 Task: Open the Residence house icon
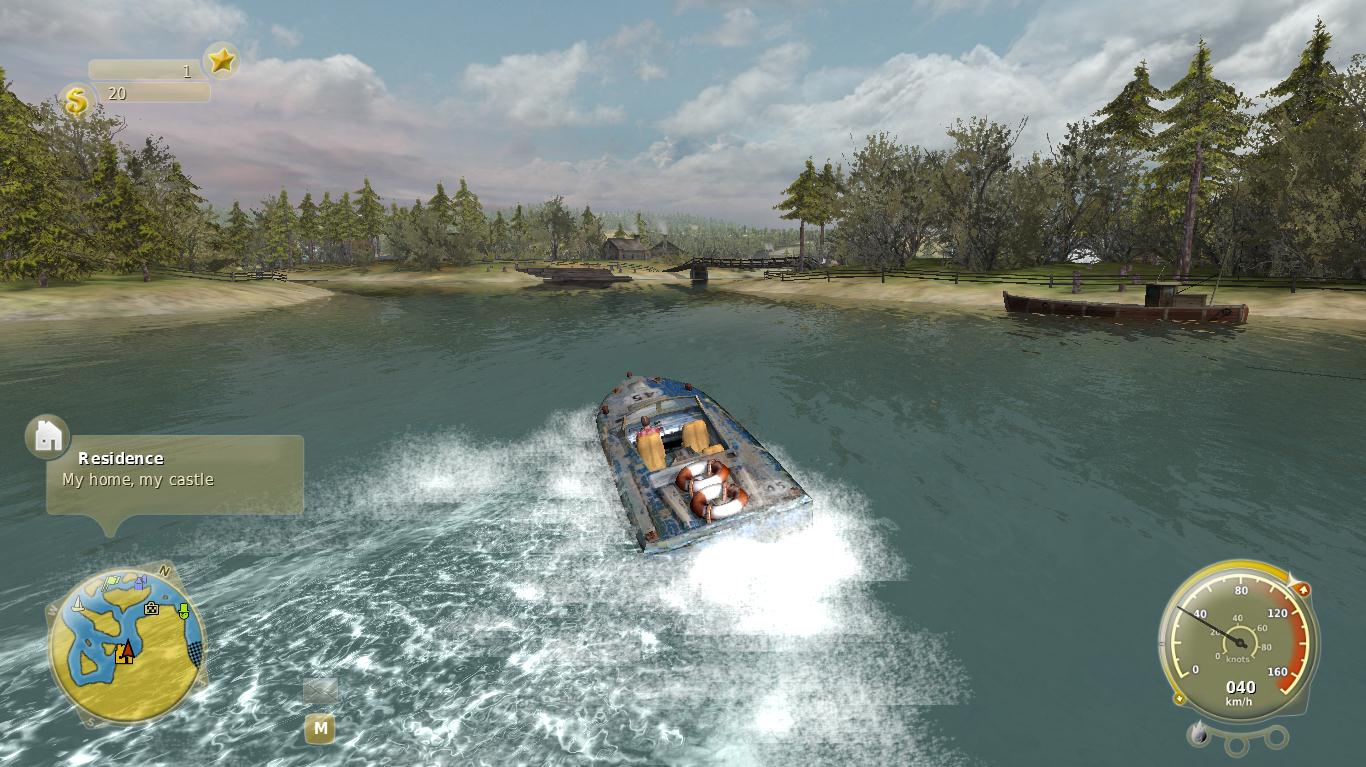[x=45, y=434]
